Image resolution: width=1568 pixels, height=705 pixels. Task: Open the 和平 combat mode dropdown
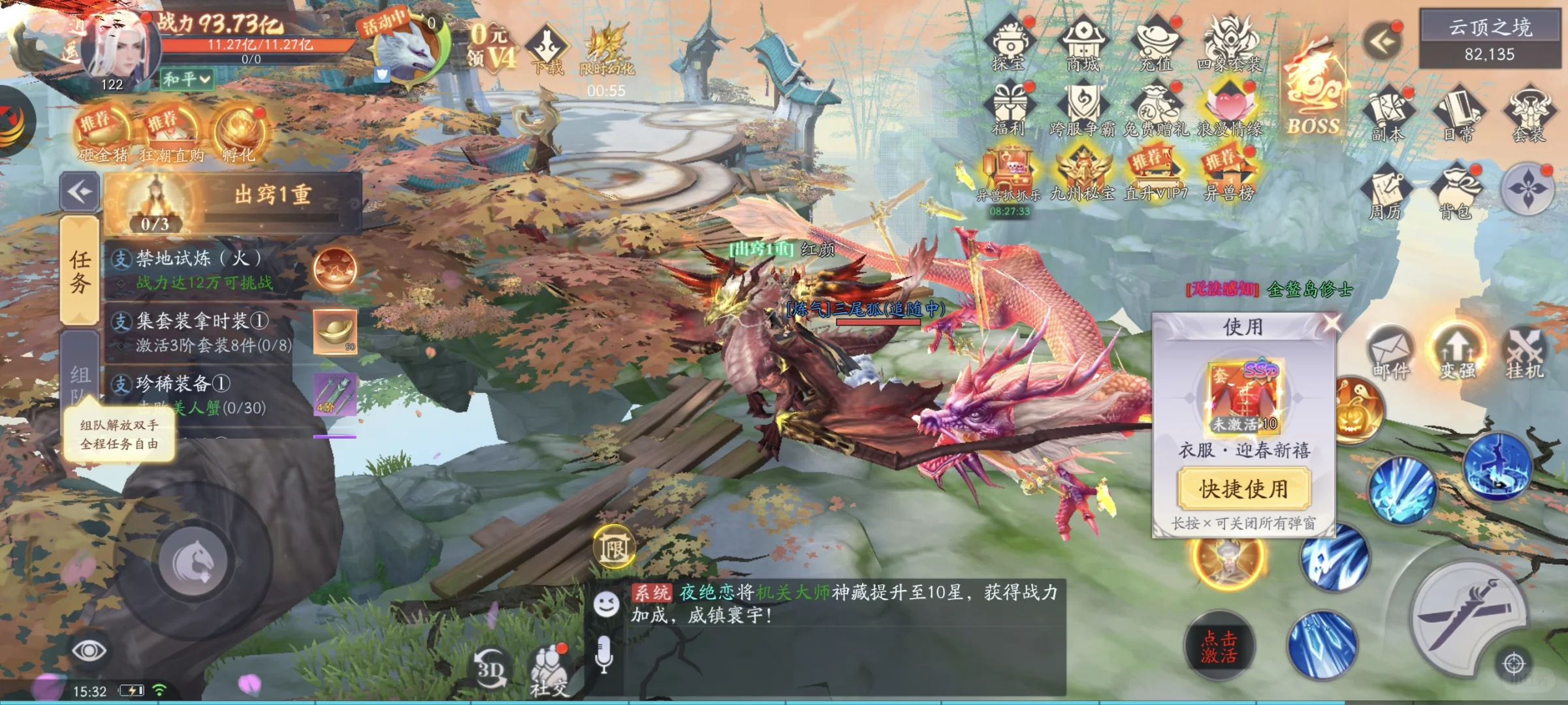(x=187, y=80)
